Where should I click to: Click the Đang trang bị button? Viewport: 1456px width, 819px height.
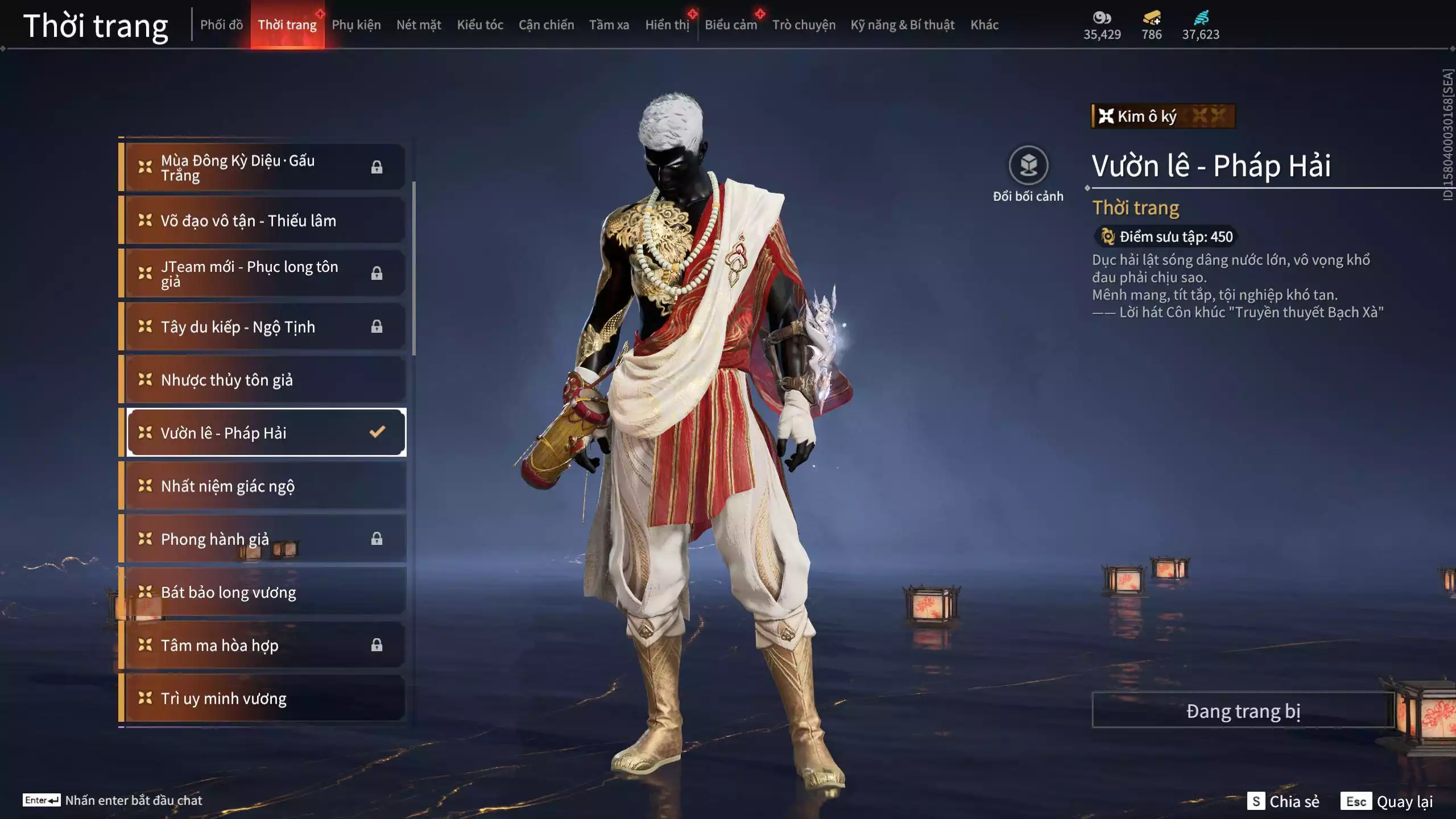(x=1243, y=711)
